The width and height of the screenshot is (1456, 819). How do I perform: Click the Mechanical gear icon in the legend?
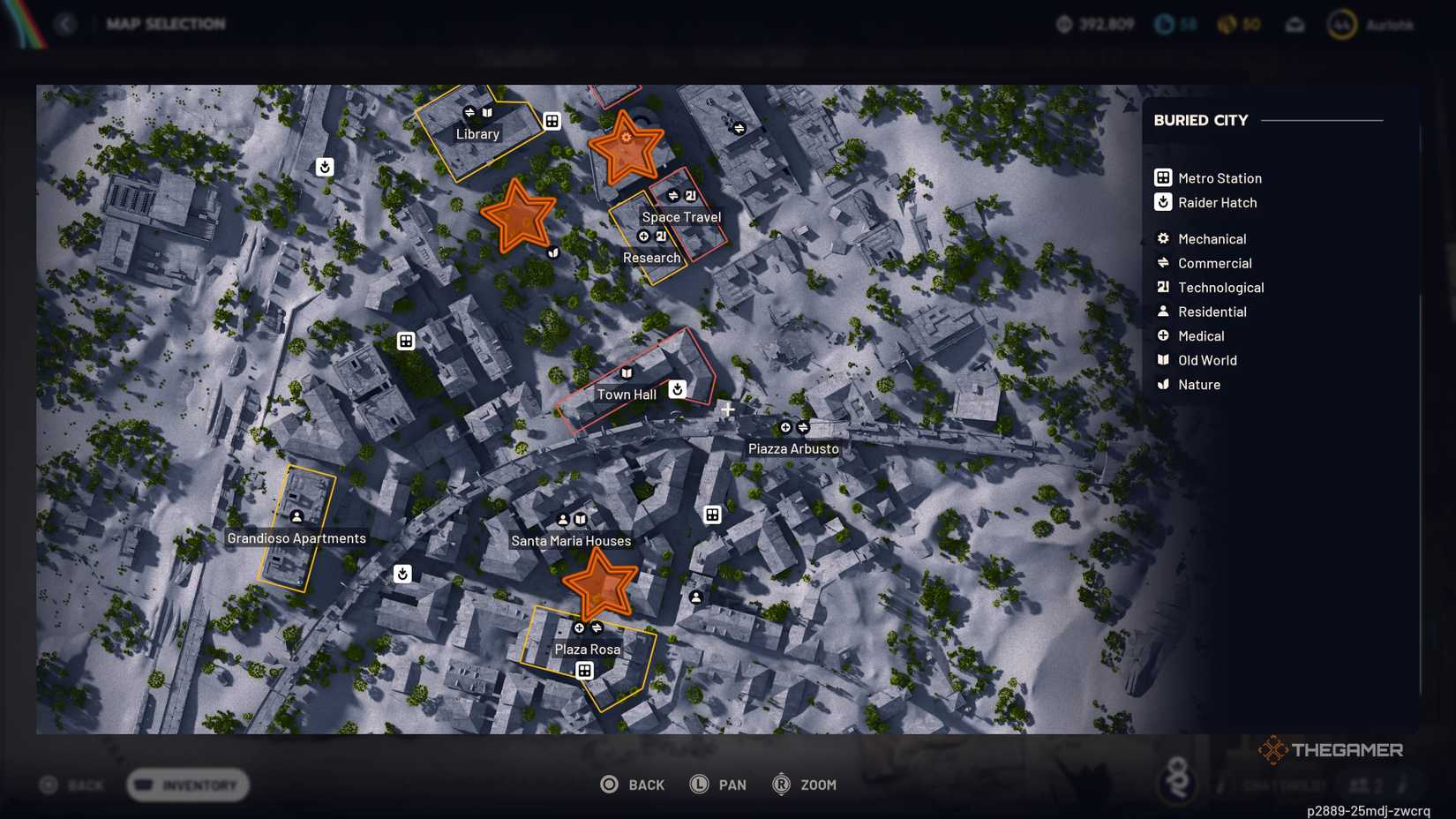(x=1162, y=238)
